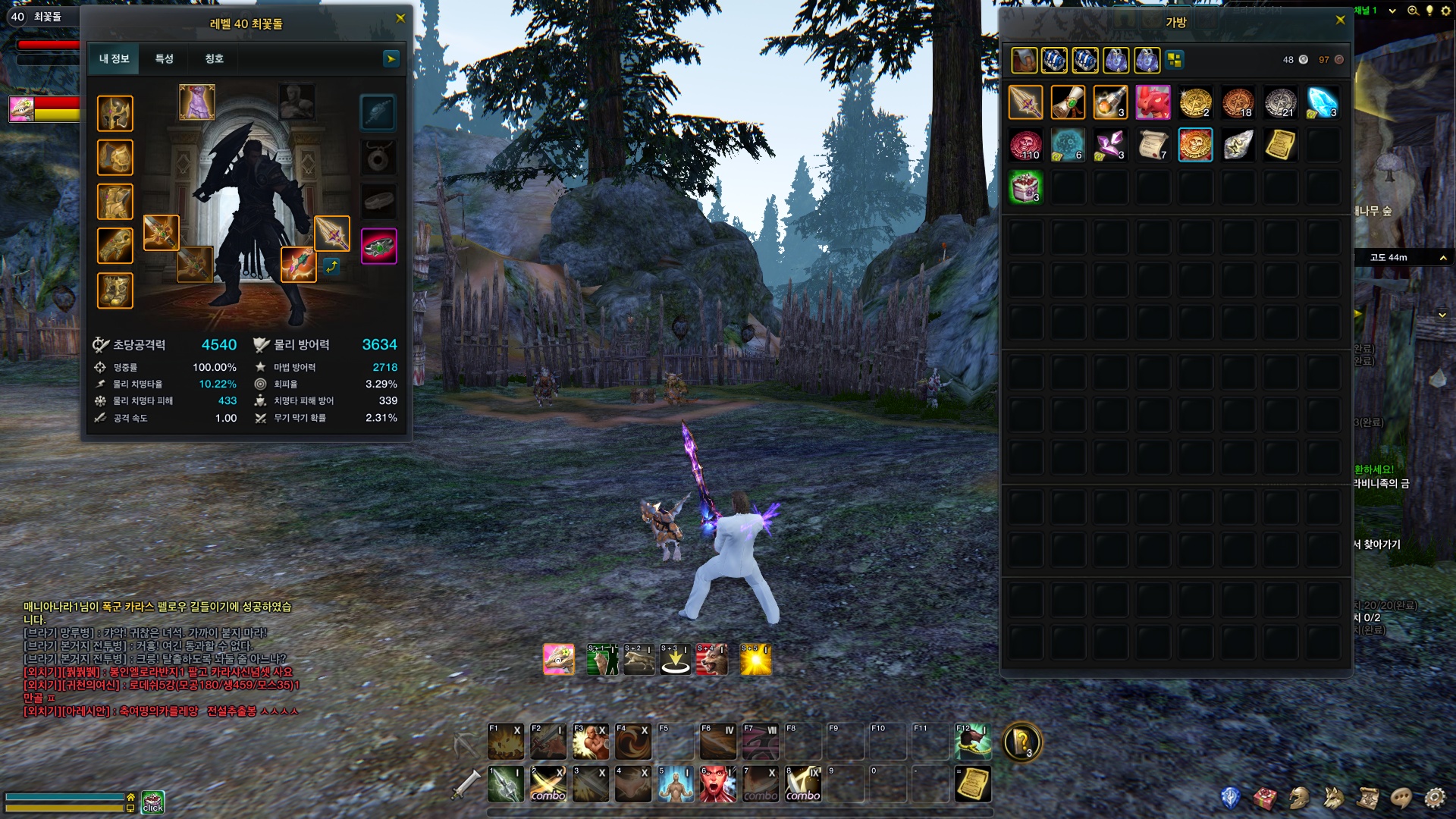1456x819 pixels.
Task: Open the yellow question mark help button
Action: pos(1021,742)
